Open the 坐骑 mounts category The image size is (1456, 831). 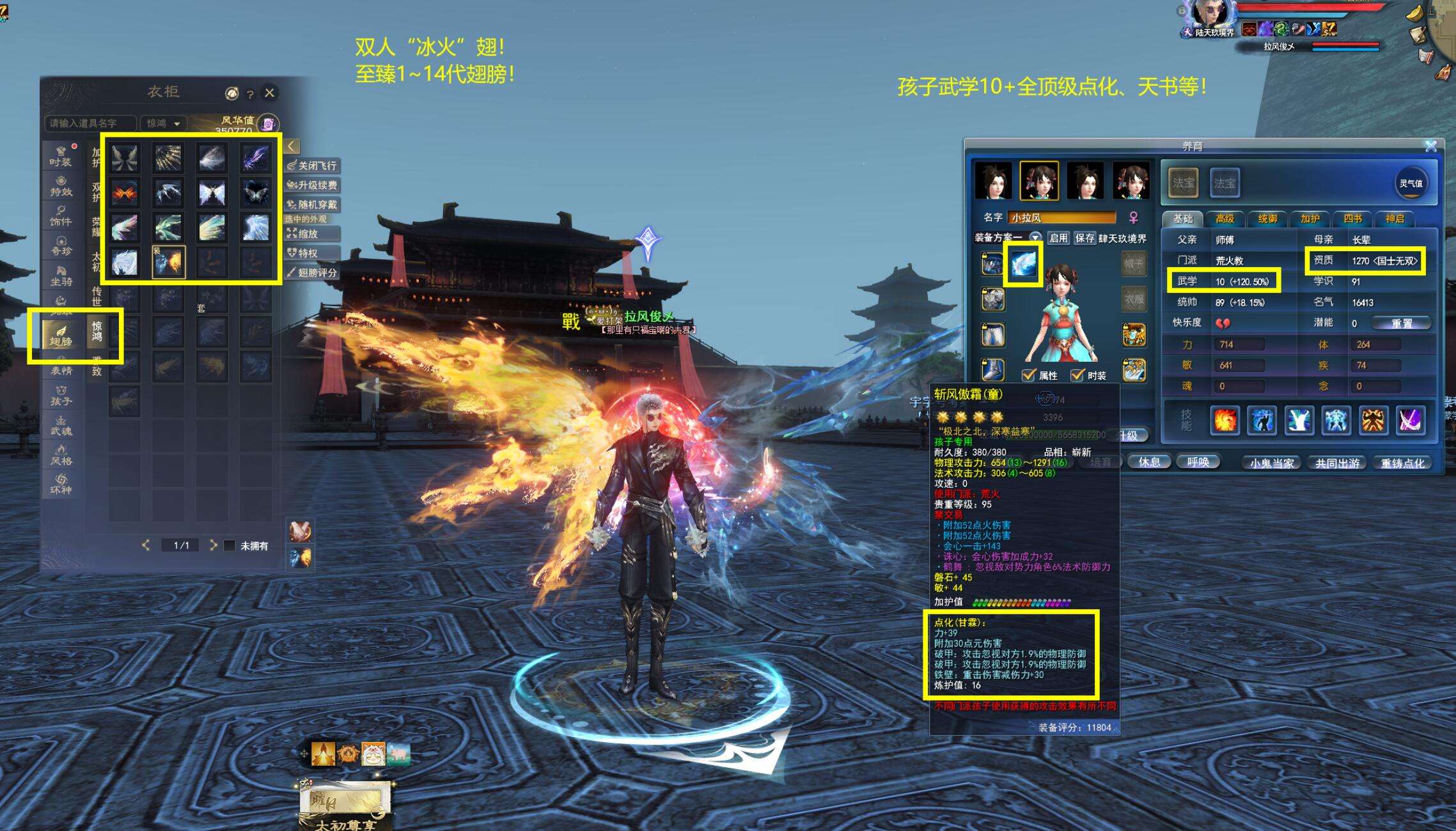click(61, 276)
